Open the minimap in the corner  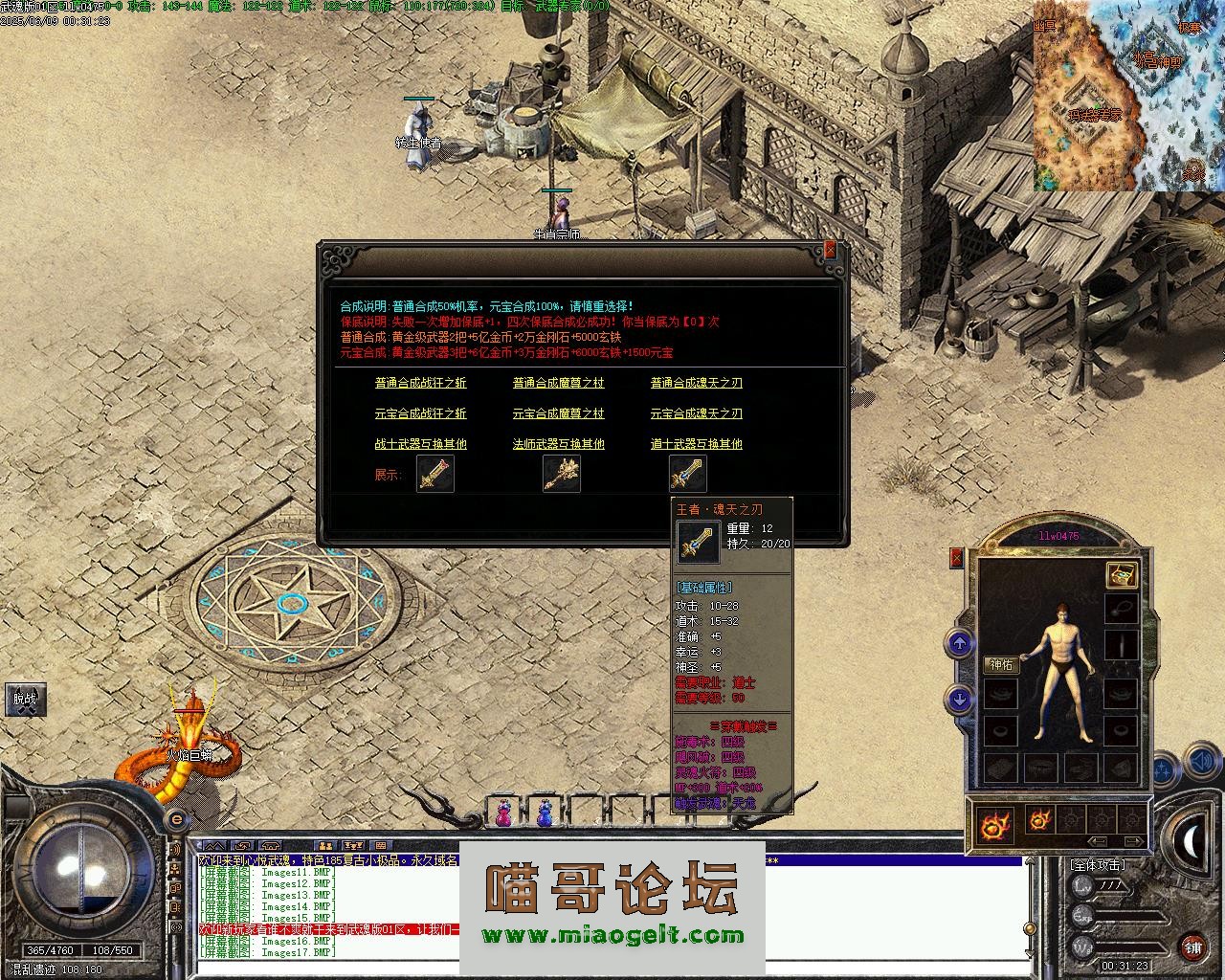click(1127, 96)
